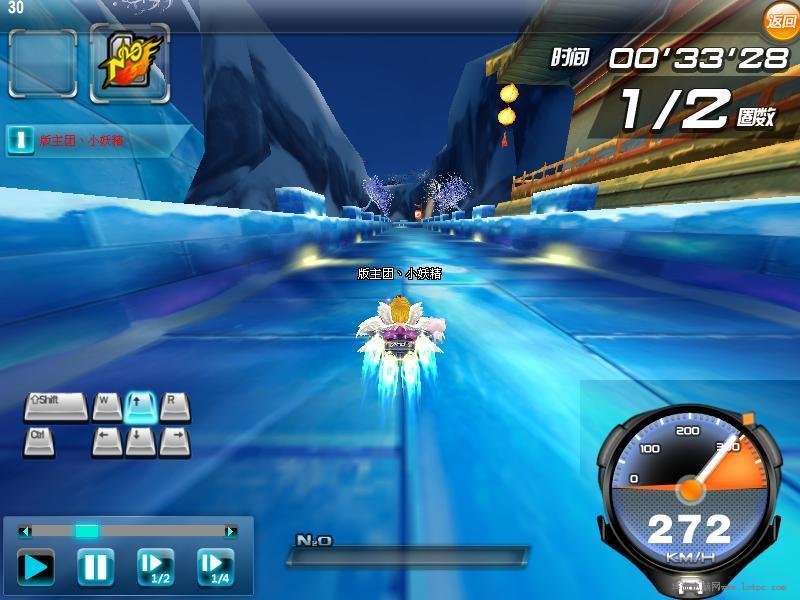The height and width of the screenshot is (600, 800).
Task: Set replay playback to 1/2 speed
Action: click(156, 568)
